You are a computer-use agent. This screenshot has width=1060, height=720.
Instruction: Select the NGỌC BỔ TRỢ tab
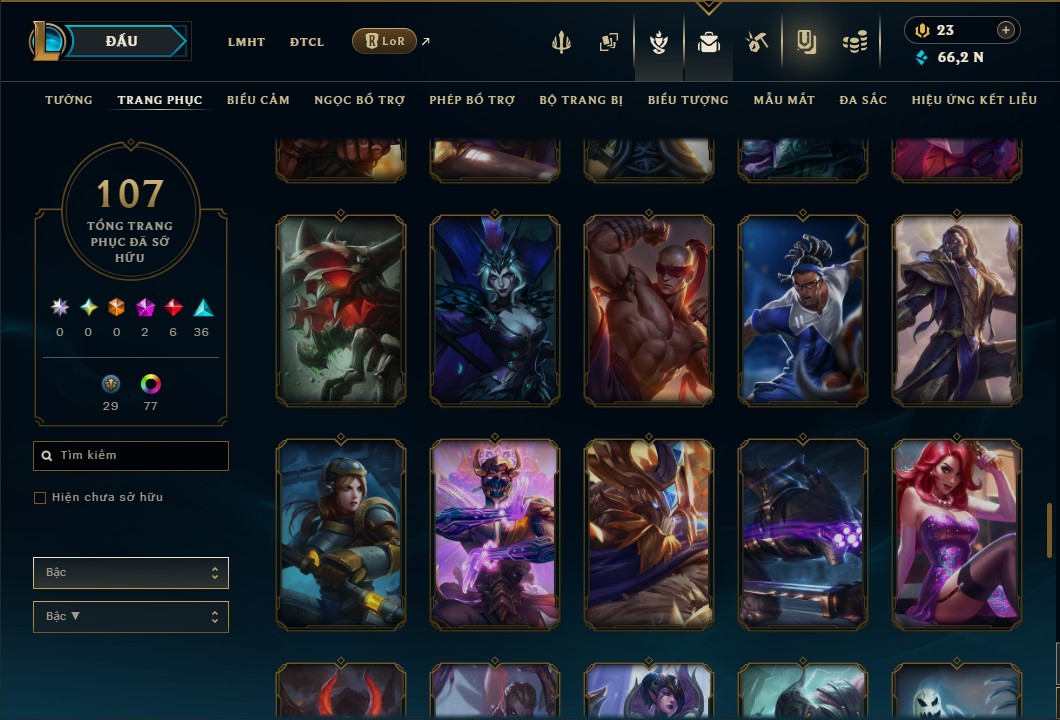pyautogui.click(x=359, y=100)
